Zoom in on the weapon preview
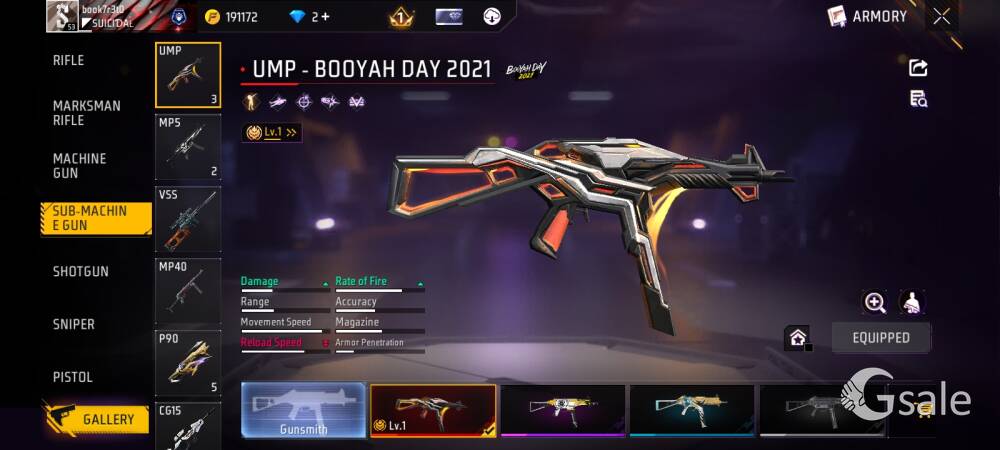Image resolution: width=1000 pixels, height=450 pixels. click(875, 303)
